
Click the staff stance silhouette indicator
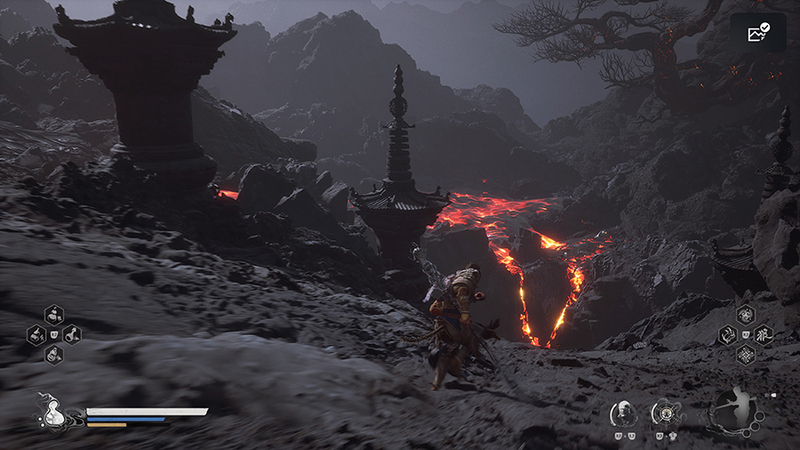pyautogui.click(x=737, y=410)
